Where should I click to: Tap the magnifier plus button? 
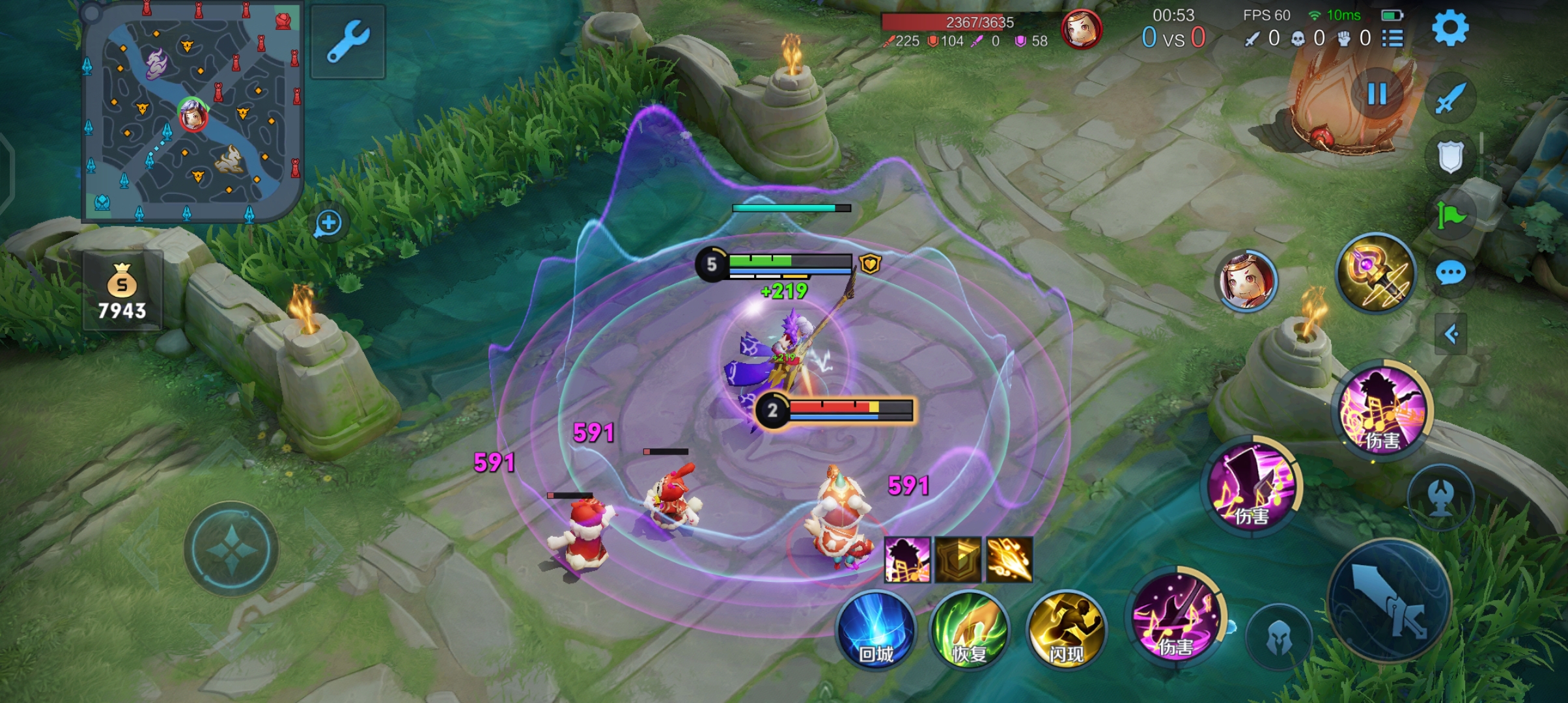click(x=328, y=223)
